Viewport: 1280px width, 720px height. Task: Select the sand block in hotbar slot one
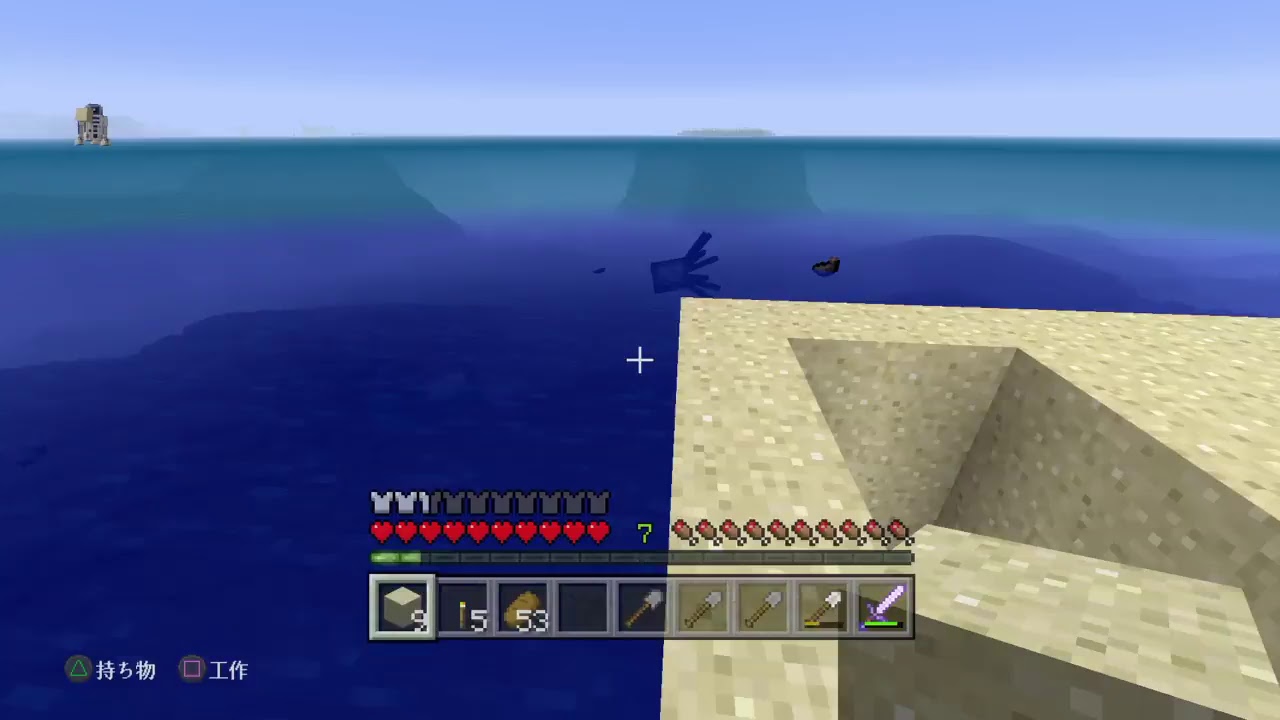click(402, 605)
